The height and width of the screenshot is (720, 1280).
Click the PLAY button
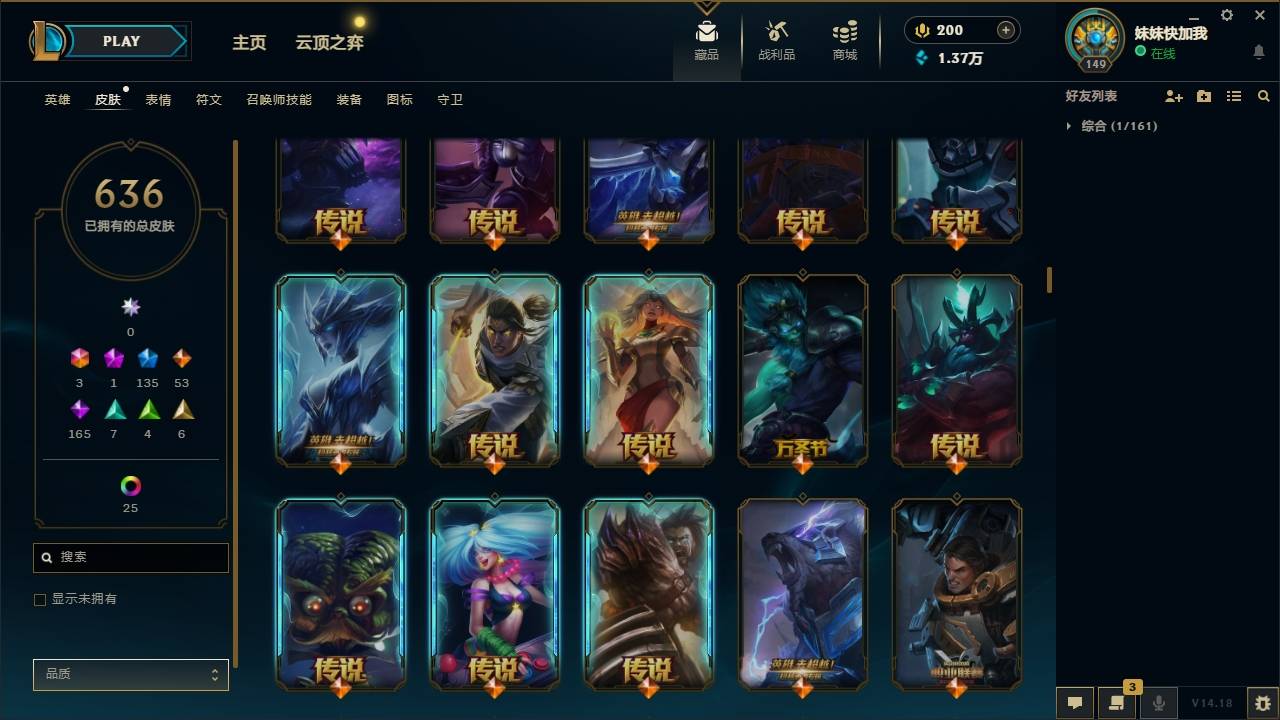(121, 41)
